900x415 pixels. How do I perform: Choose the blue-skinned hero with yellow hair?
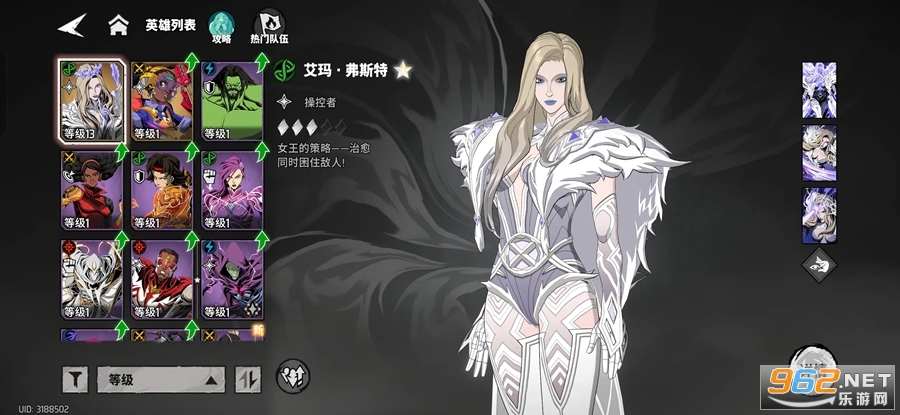[x=162, y=100]
